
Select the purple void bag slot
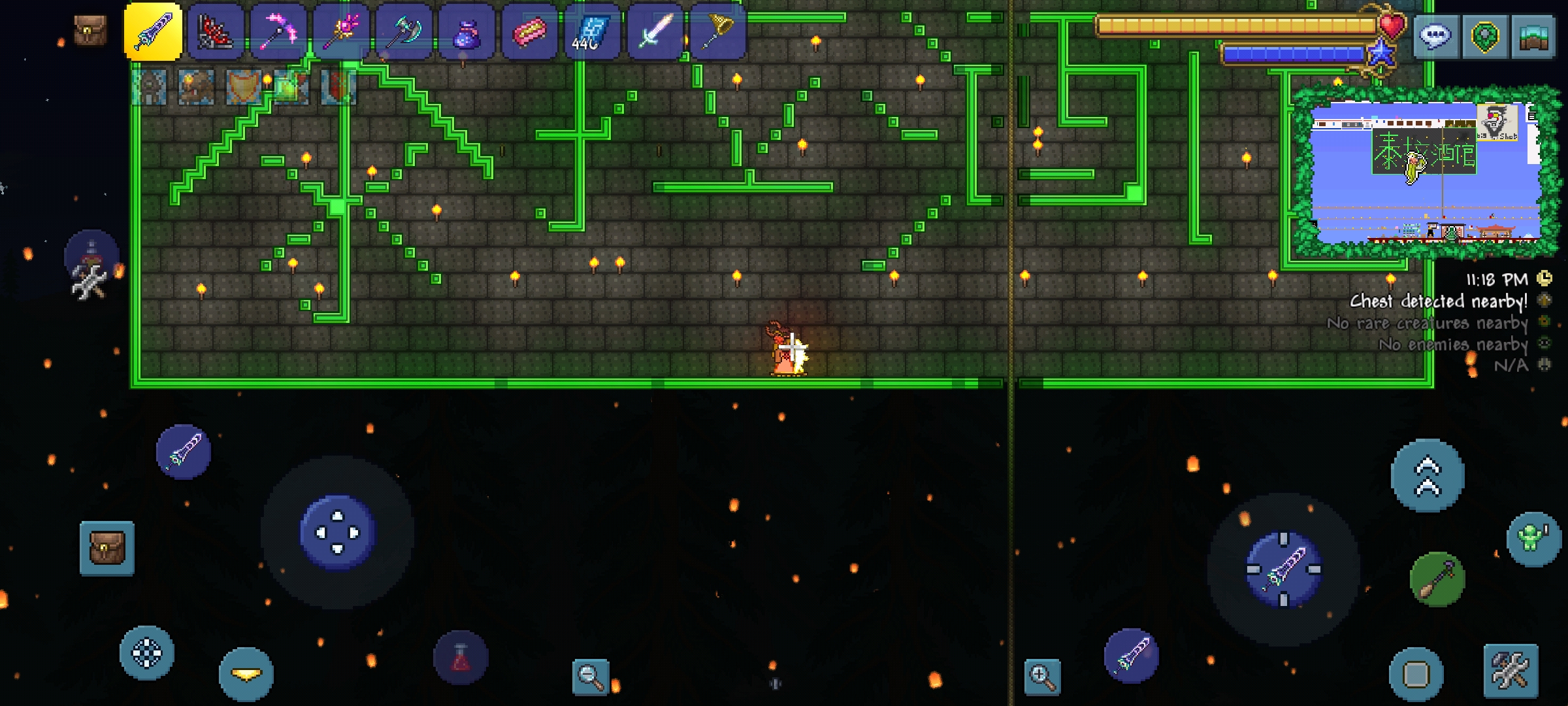point(466,31)
